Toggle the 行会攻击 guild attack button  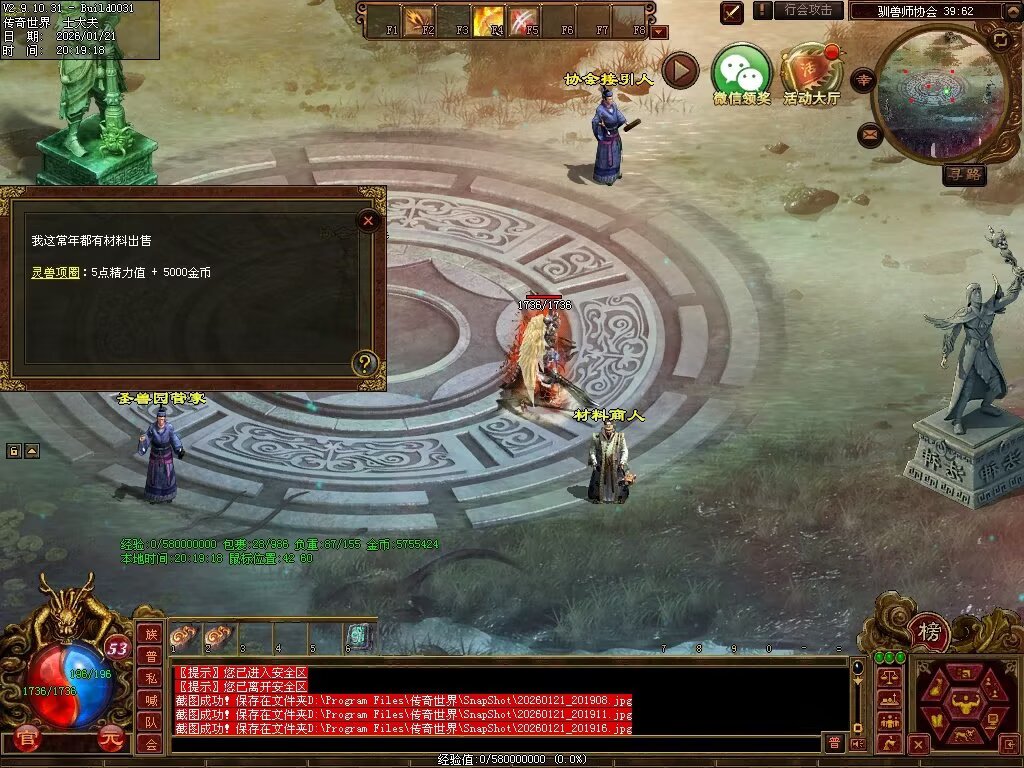point(808,10)
